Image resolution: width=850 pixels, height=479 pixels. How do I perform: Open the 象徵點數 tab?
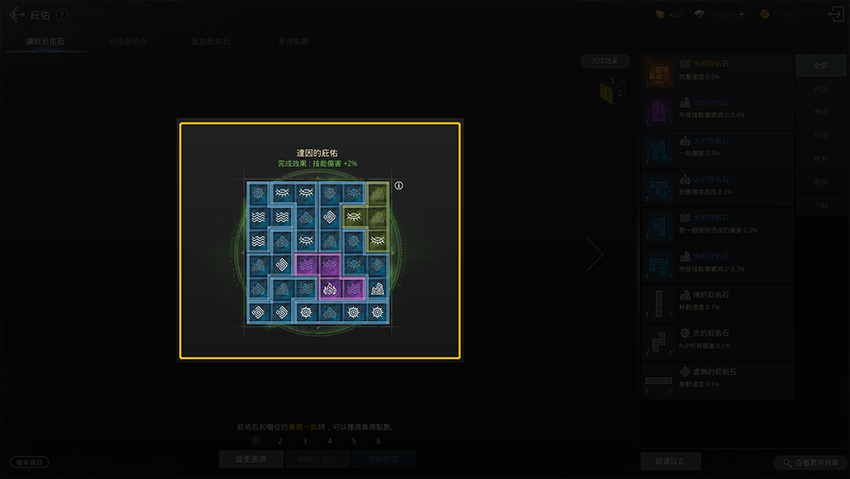point(293,42)
